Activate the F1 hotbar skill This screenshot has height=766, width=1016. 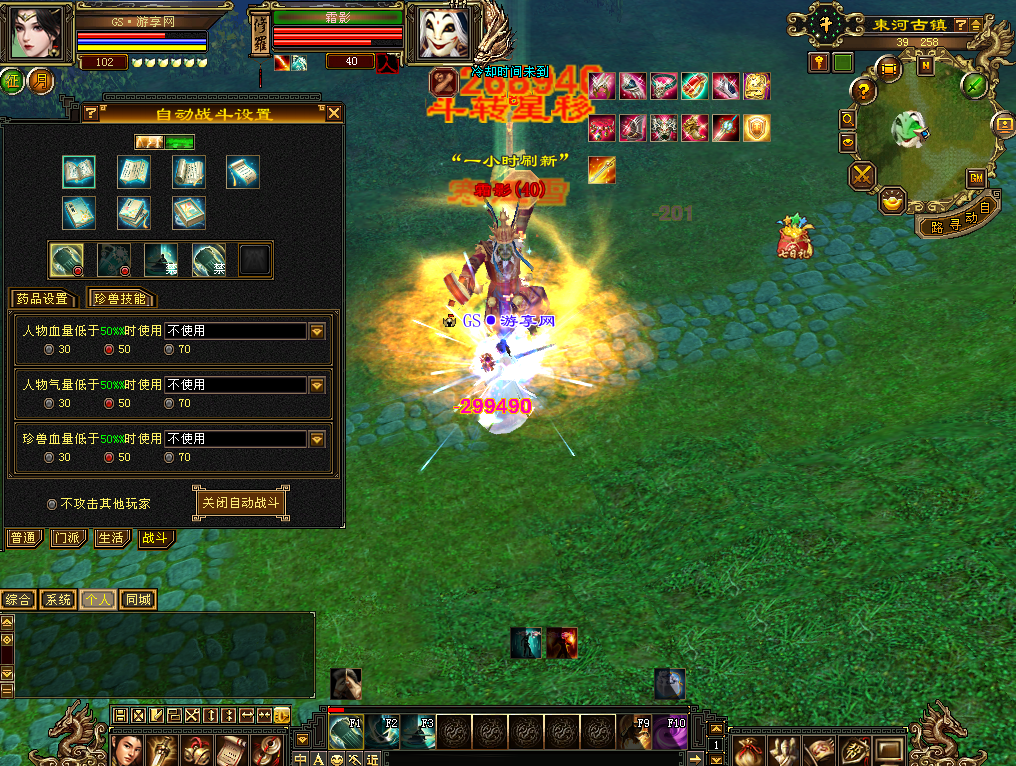pos(346,733)
